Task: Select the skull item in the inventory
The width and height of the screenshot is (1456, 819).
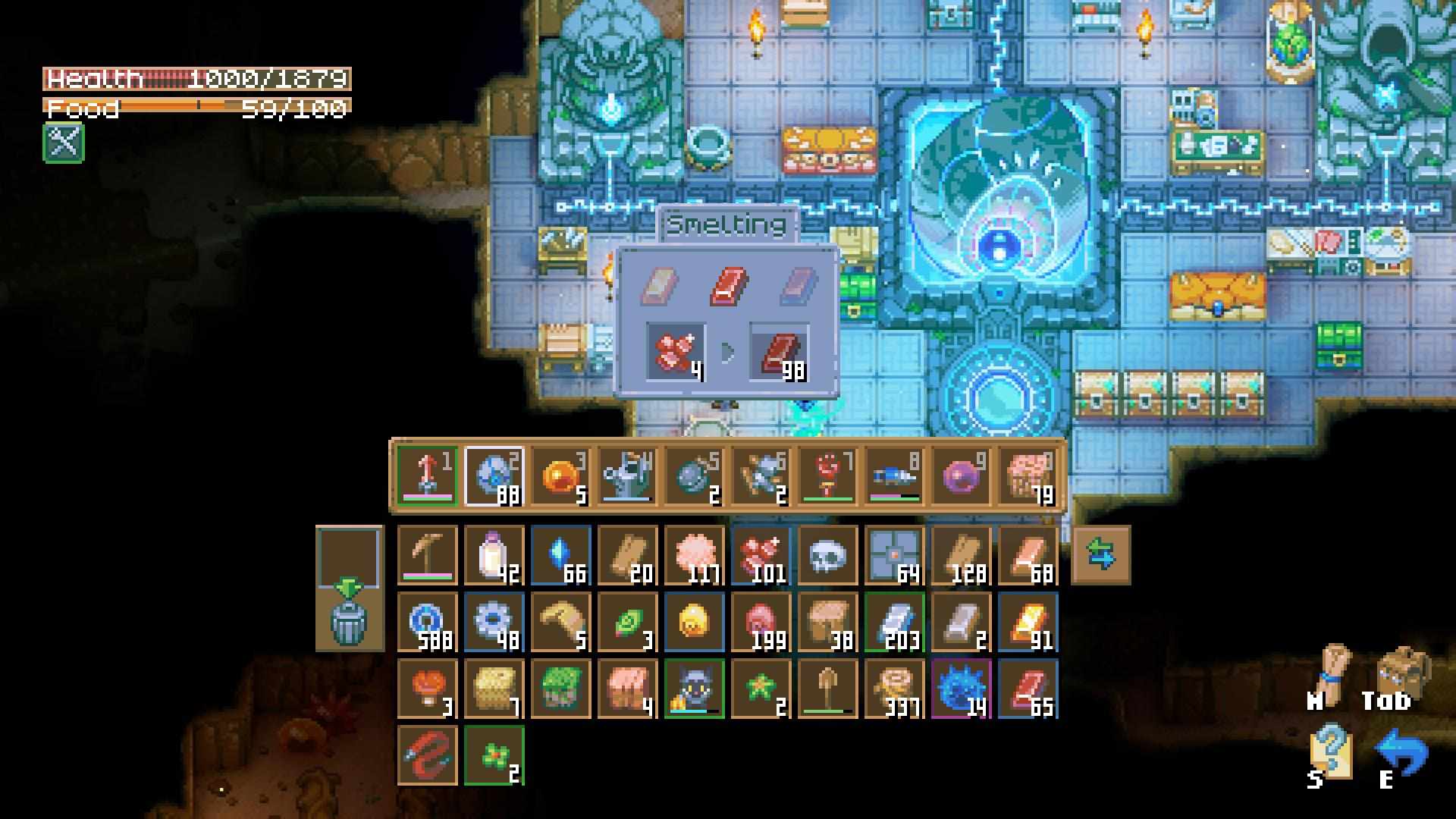Action: (x=828, y=555)
